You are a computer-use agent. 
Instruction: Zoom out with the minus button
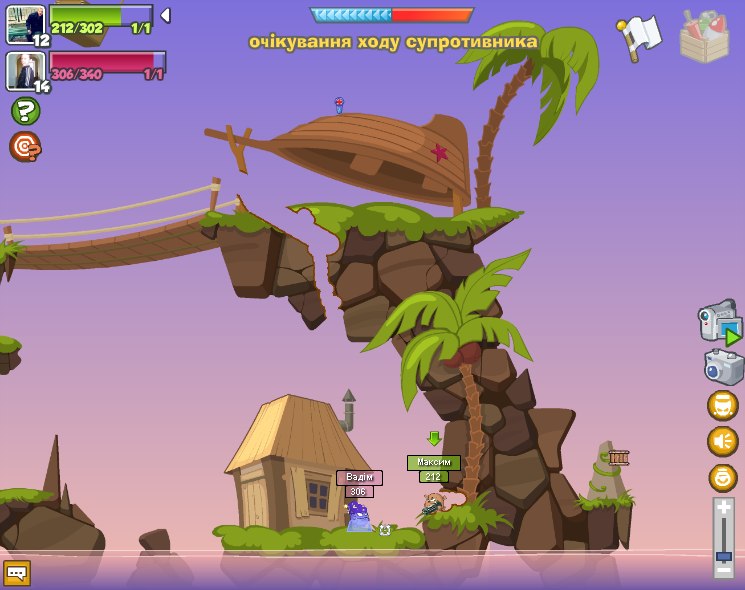coord(723,569)
